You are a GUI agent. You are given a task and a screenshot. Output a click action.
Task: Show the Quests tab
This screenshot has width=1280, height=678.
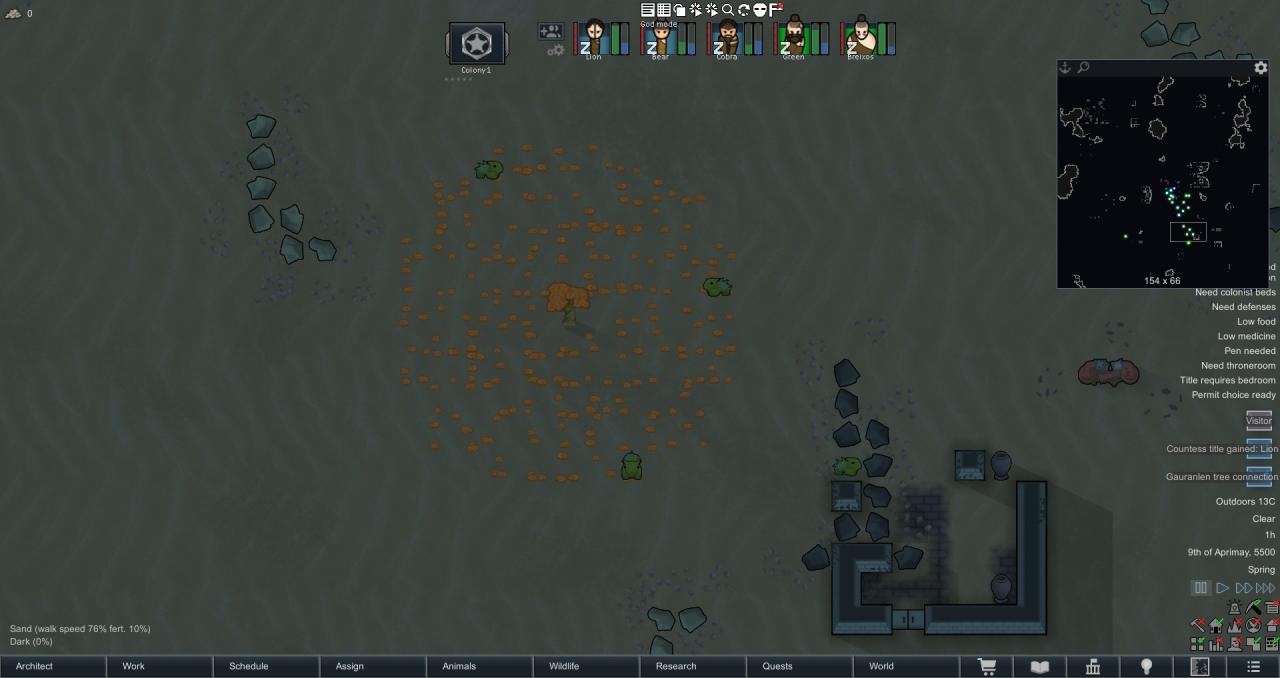point(800,666)
